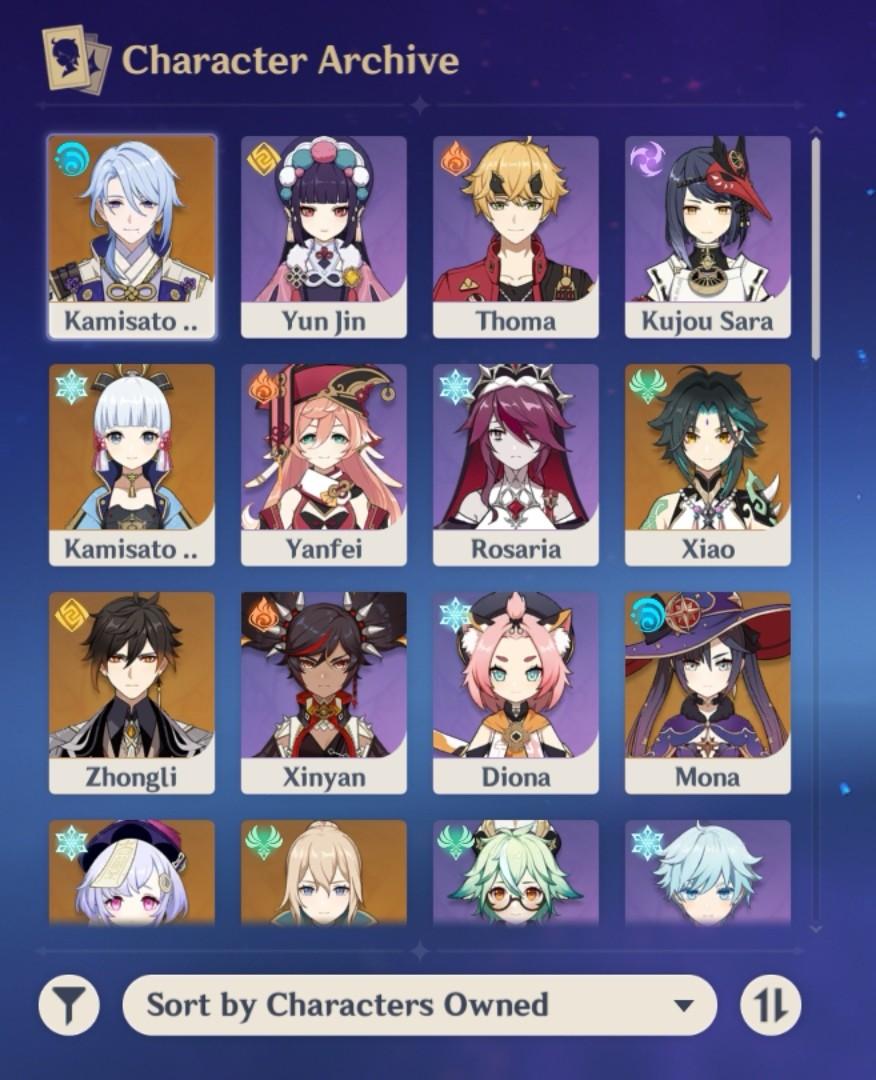876x1080 pixels.
Task: Open Kujou Sara's archive entry
Action: (x=707, y=236)
